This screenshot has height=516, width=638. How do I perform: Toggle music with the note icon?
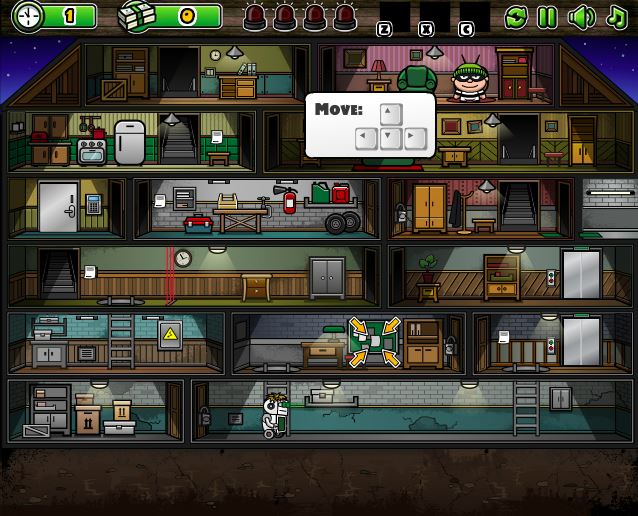(x=615, y=16)
